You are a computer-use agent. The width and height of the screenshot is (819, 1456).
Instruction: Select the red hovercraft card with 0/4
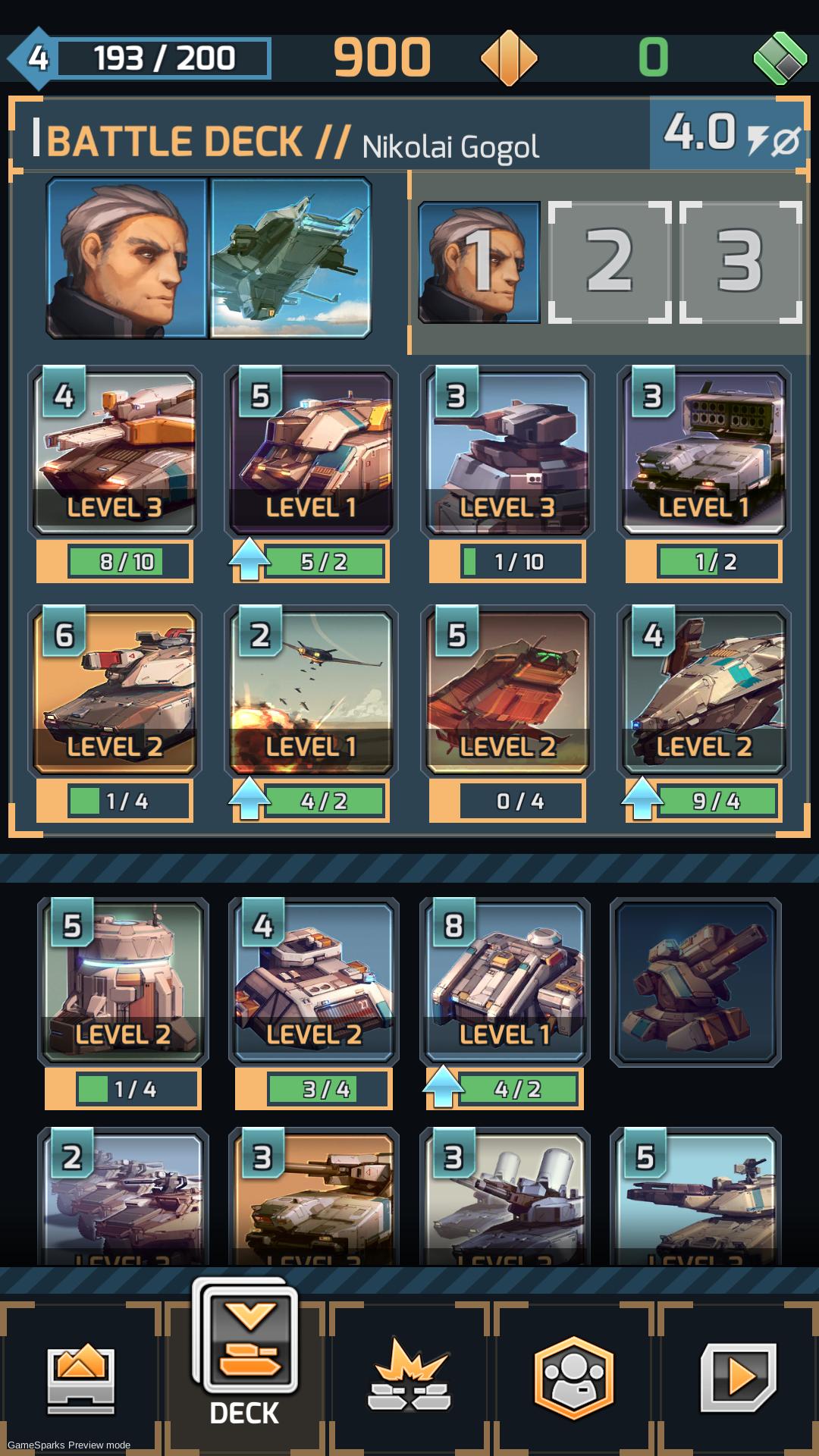(507, 691)
